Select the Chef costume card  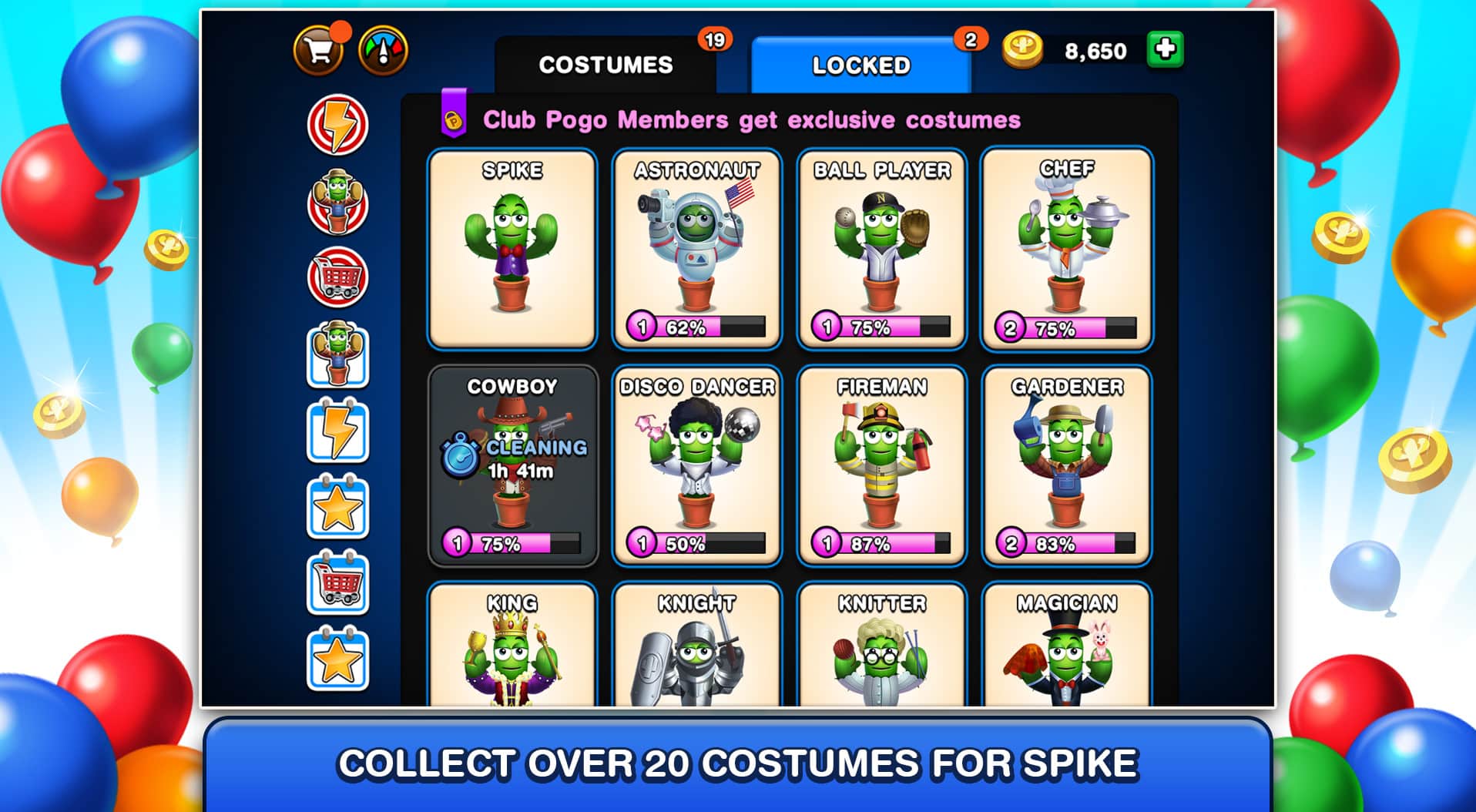1066,248
